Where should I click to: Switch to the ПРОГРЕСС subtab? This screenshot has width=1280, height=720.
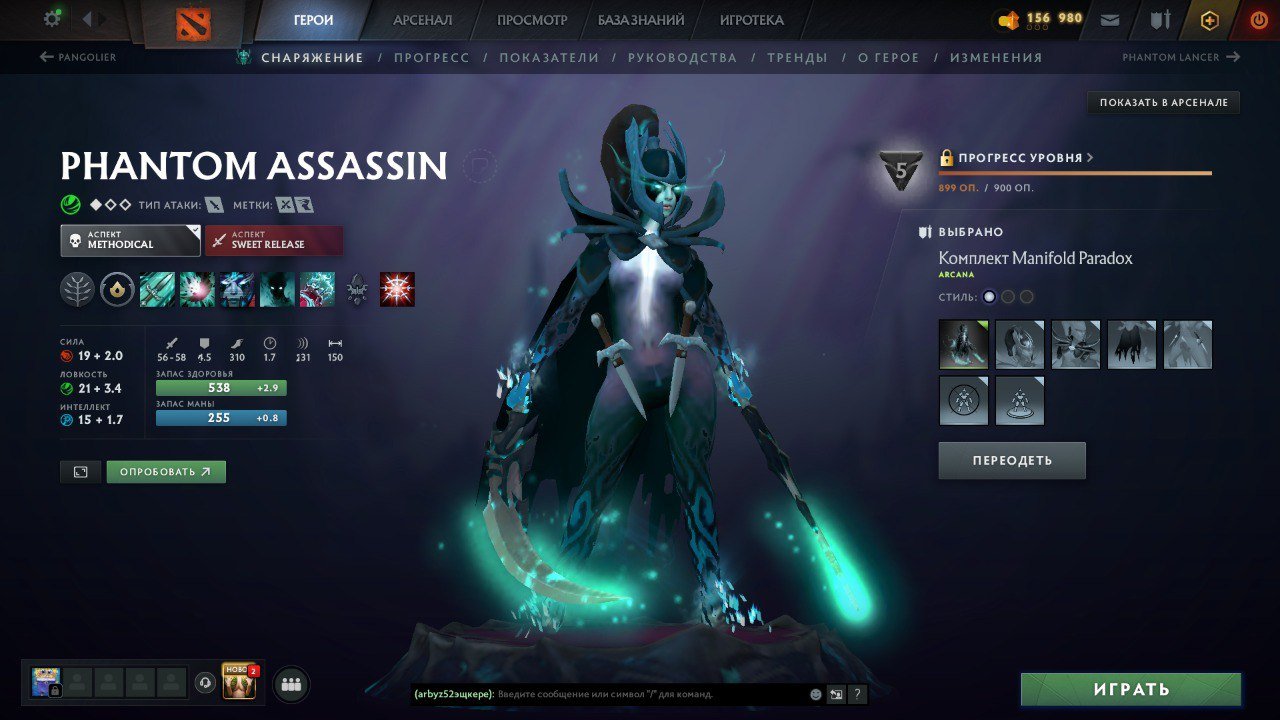(x=434, y=57)
